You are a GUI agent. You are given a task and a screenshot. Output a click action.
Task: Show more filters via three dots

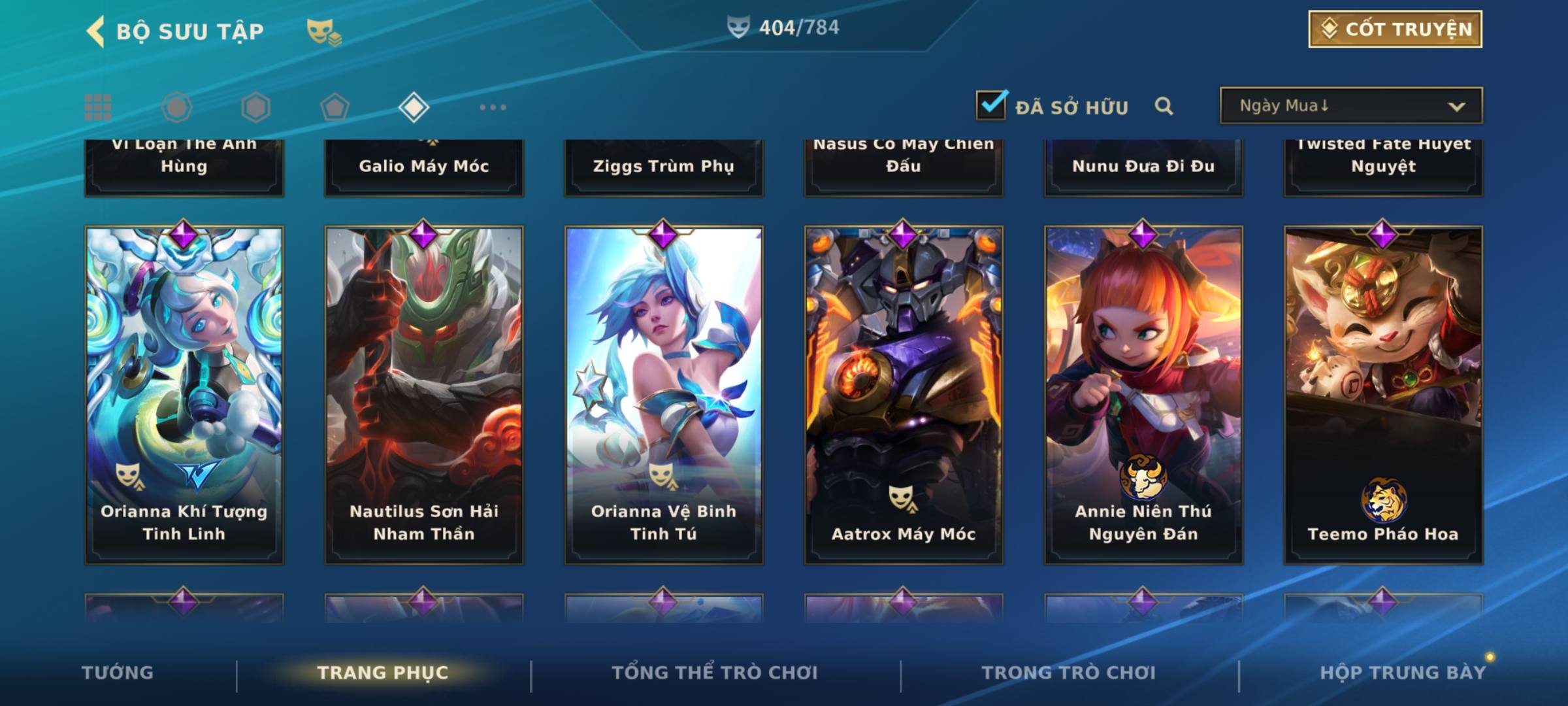point(493,107)
